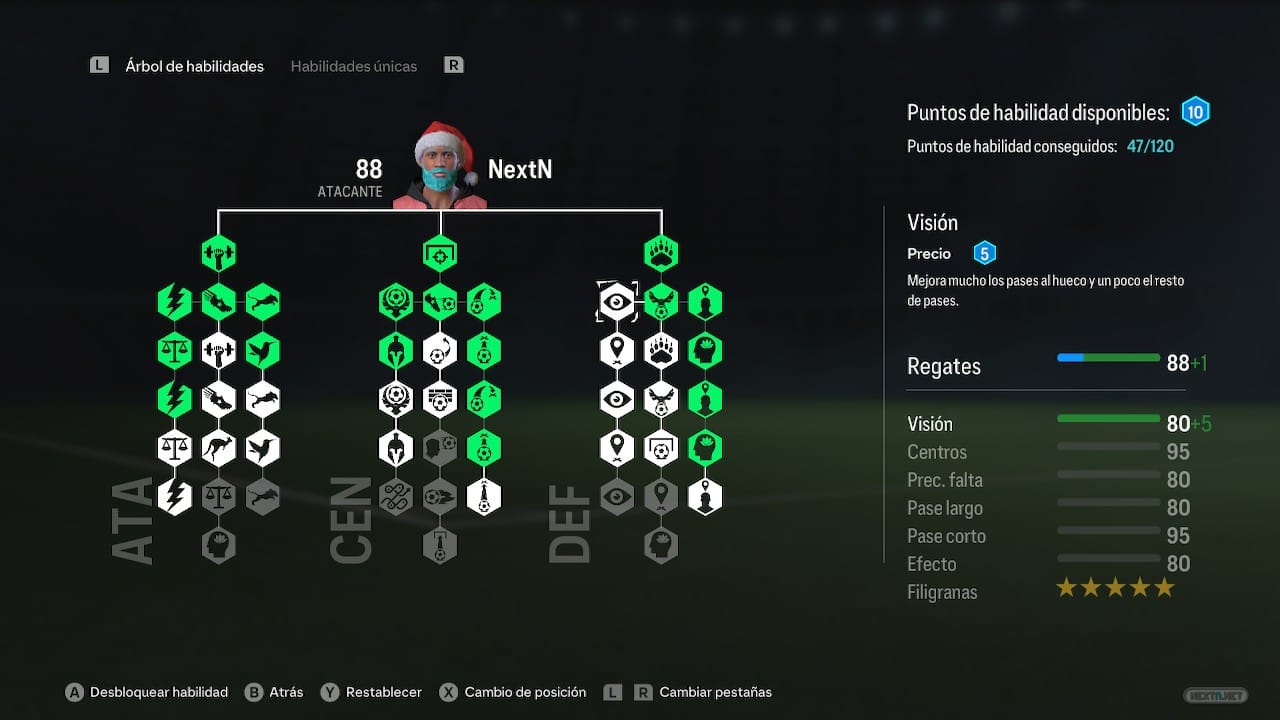
Task: Pick the flaming ball skill node
Action: coord(439,496)
